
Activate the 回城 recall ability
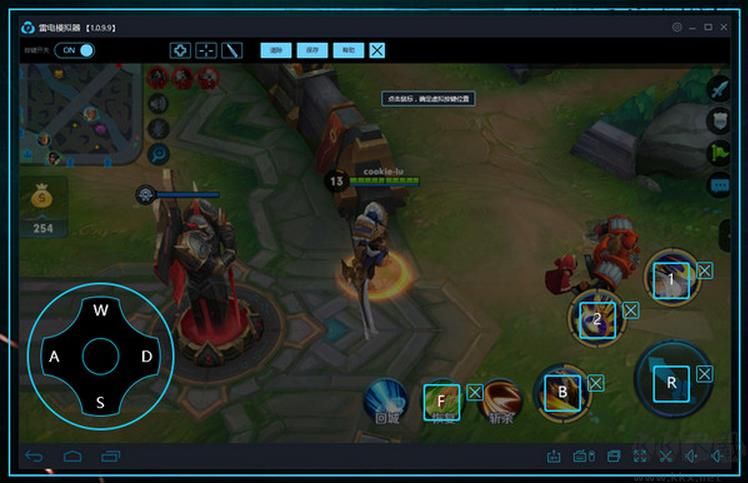pyautogui.click(x=386, y=400)
